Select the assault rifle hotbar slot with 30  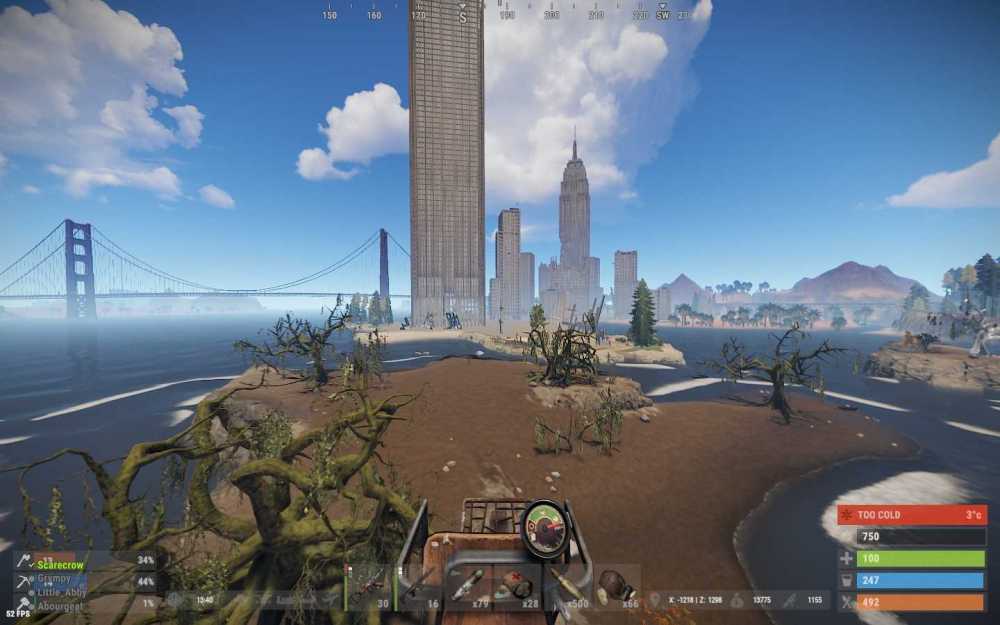[368, 587]
